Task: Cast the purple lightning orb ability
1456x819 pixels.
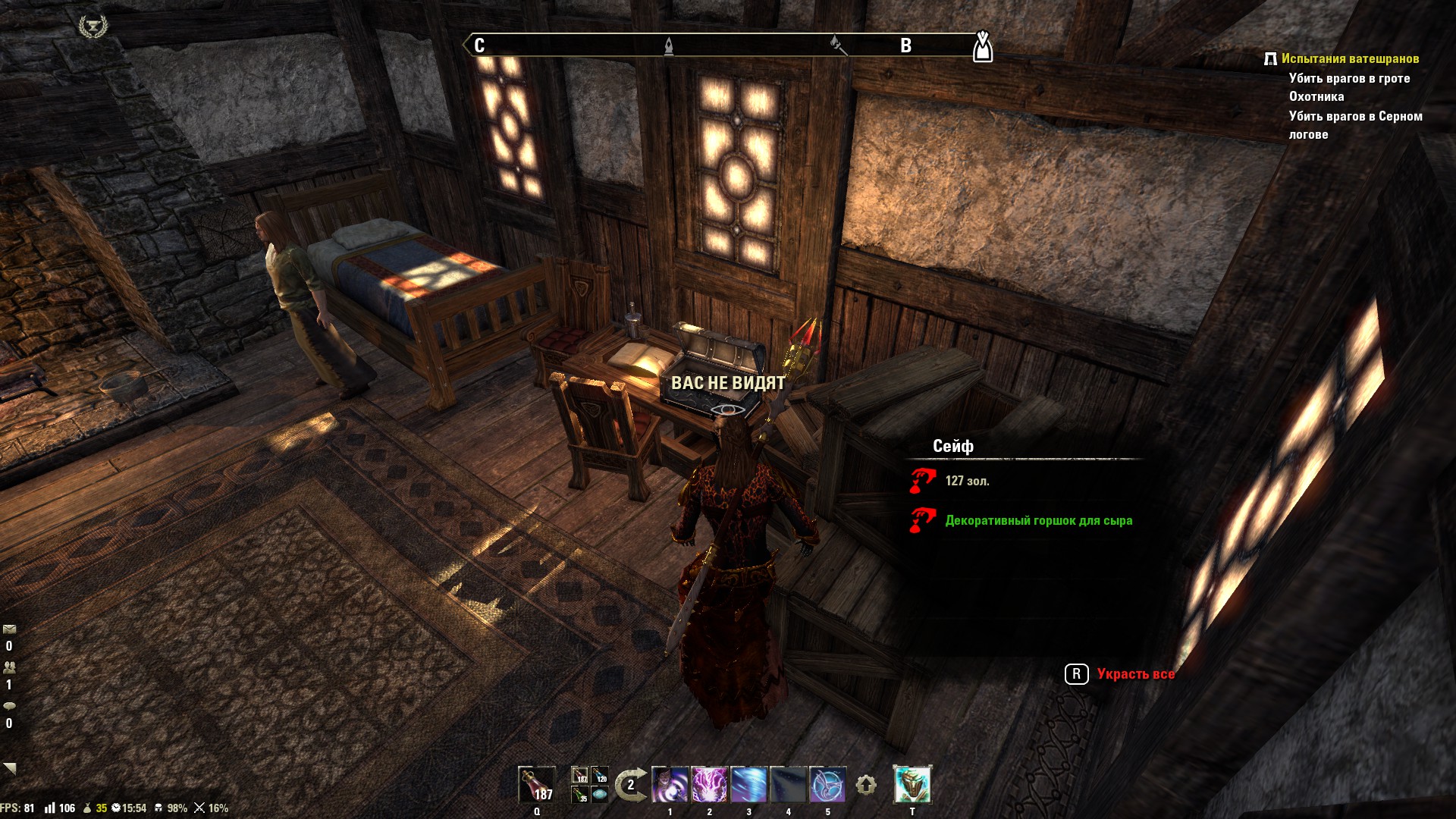Action: [x=709, y=785]
